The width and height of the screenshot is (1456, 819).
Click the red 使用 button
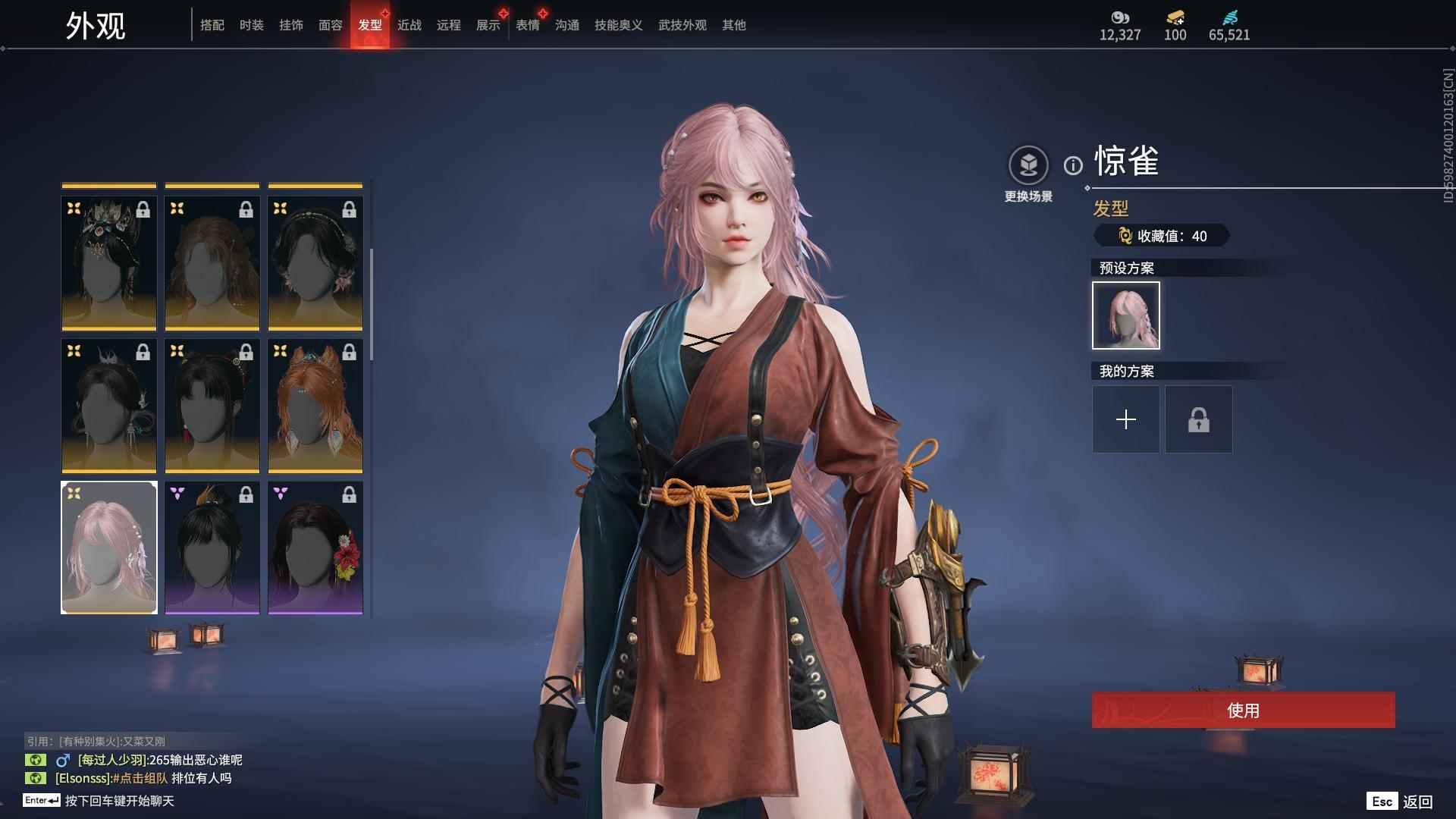point(1243,710)
